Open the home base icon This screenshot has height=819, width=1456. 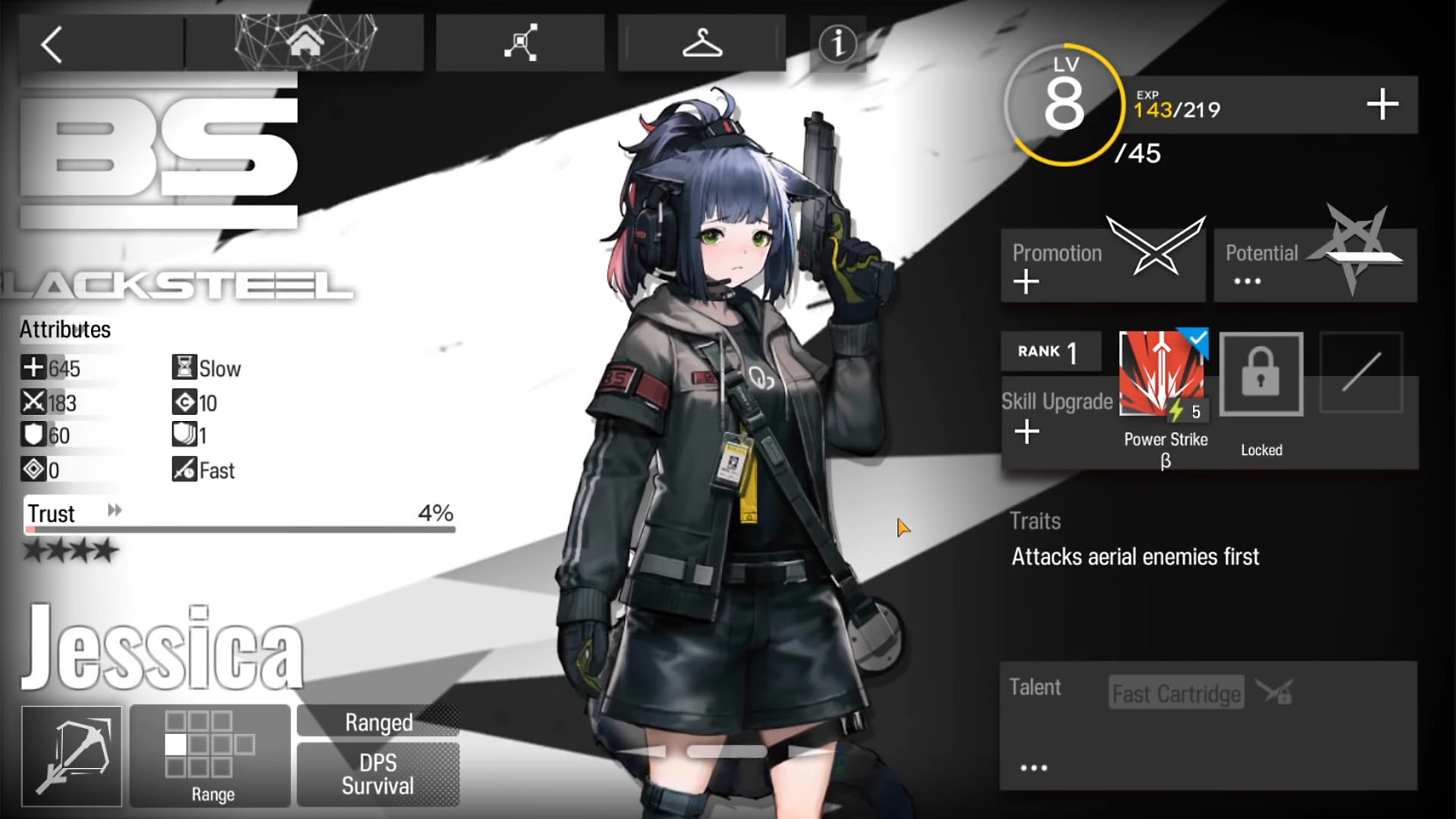pyautogui.click(x=306, y=43)
